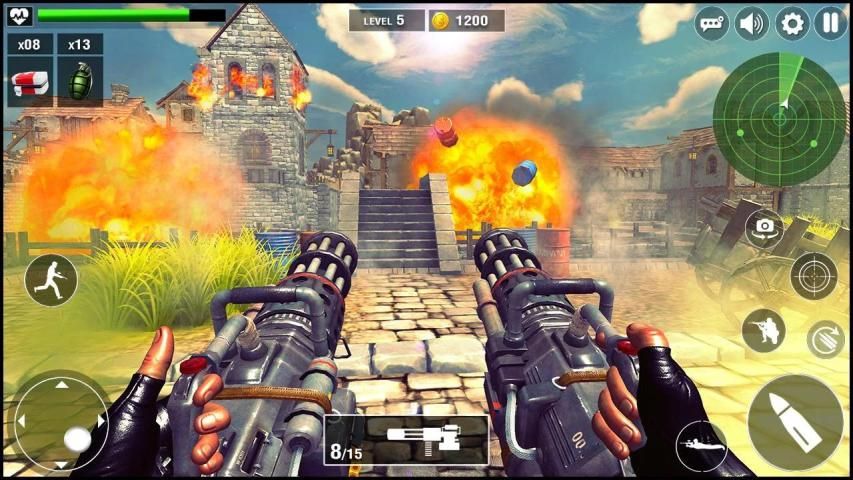This screenshot has height=480, width=853.
Task: Reload the weapon with the reload icon
Action: point(826,339)
